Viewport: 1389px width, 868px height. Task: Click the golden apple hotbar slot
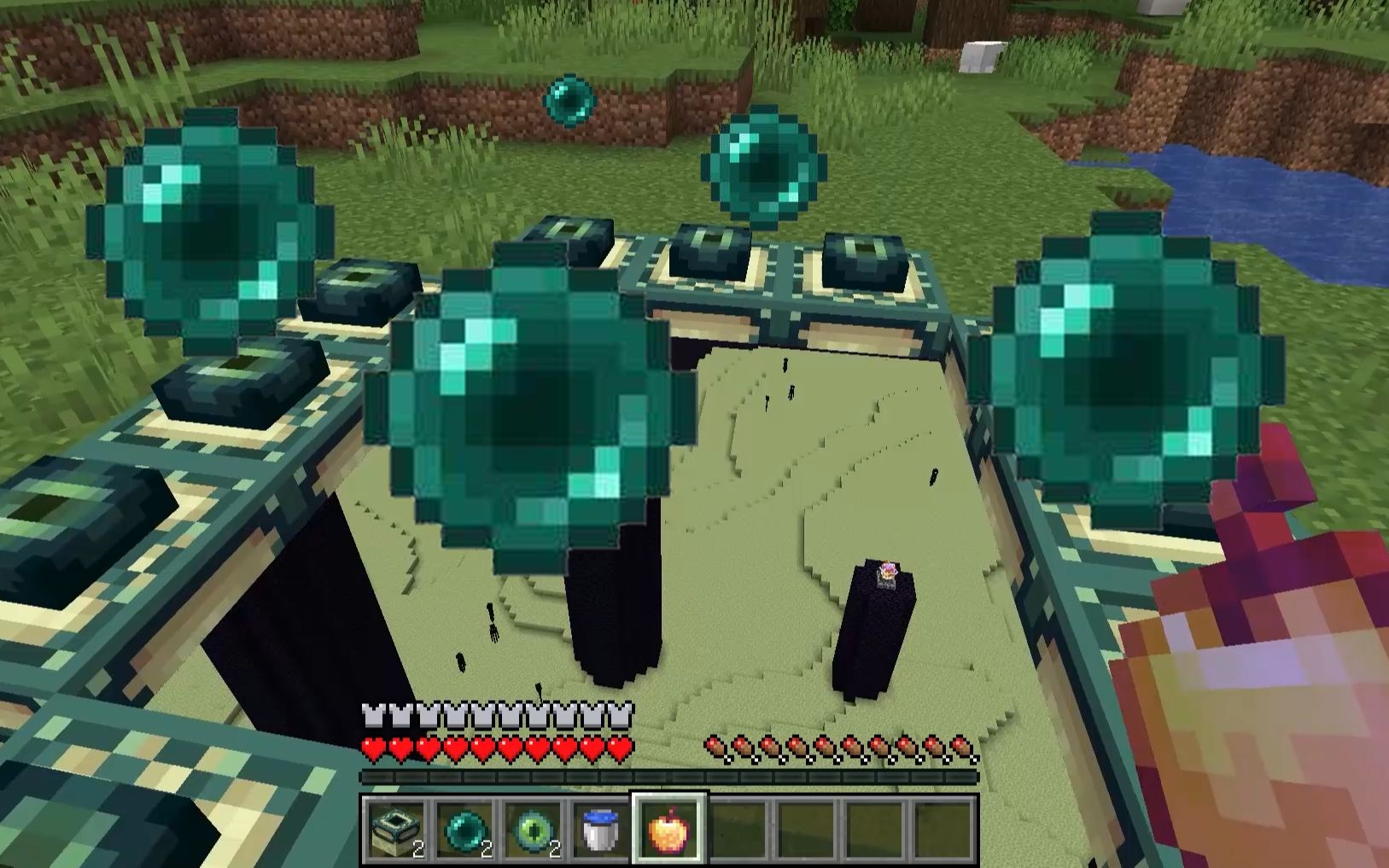point(669,829)
